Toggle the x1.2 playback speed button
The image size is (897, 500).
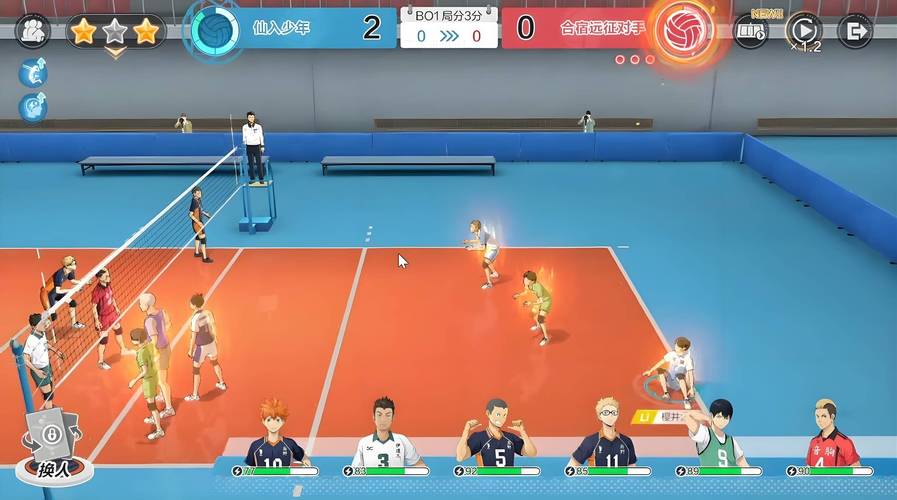pyautogui.click(x=803, y=31)
